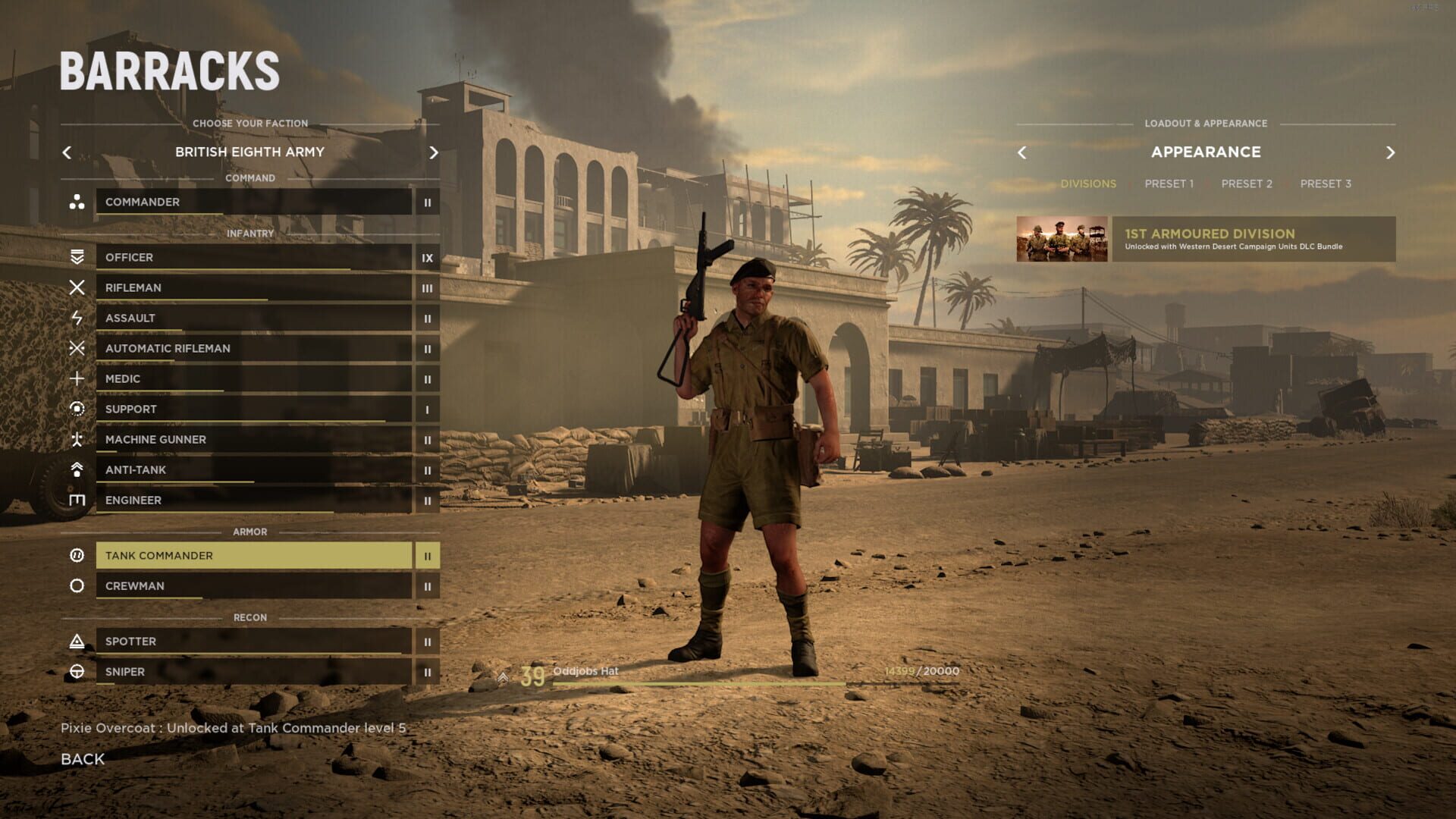Click the Assault lightning bolt icon
This screenshot has height=819, width=1456.
(x=76, y=318)
